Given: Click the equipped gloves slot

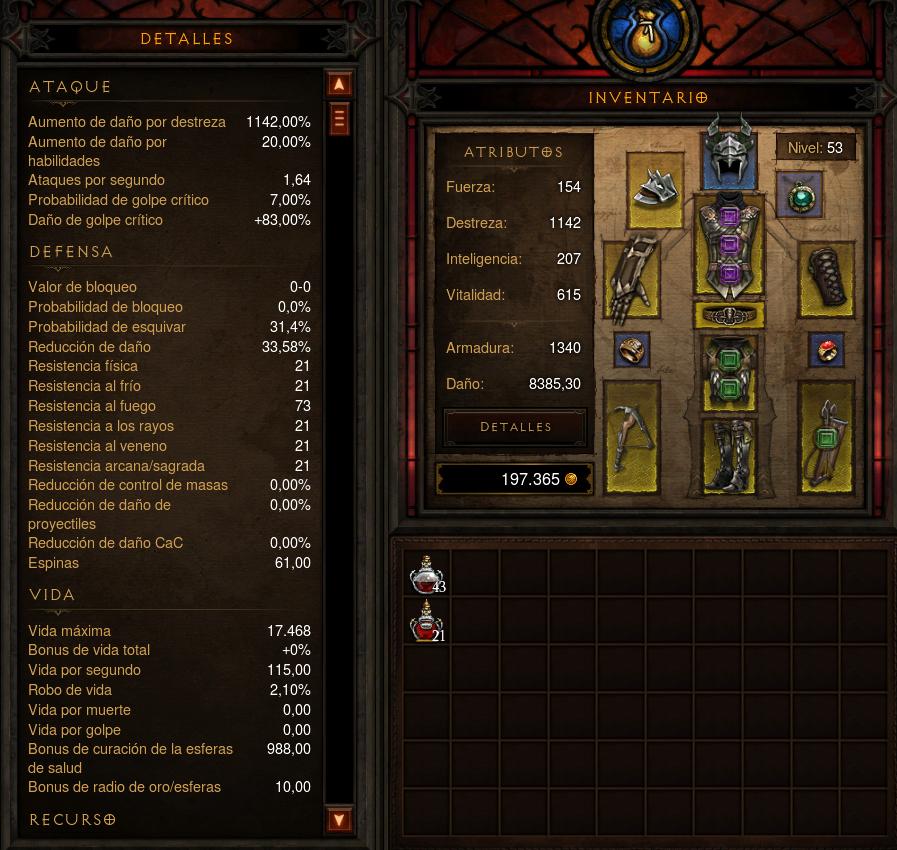Looking at the screenshot, I should (632, 275).
